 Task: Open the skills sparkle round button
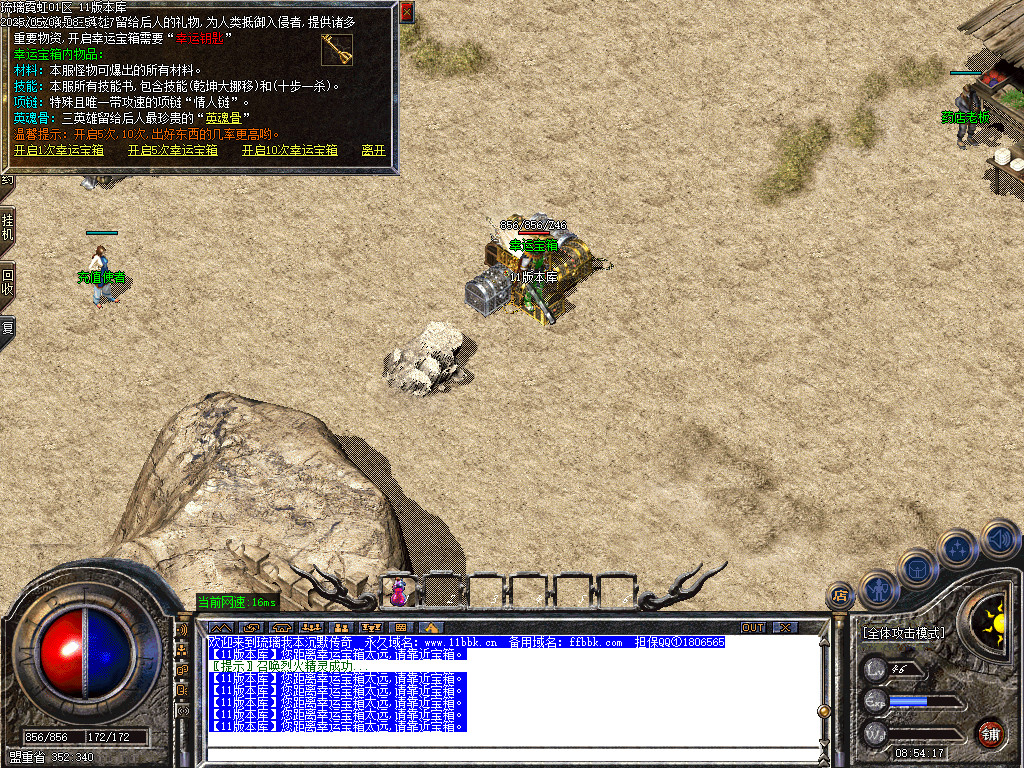[957, 548]
